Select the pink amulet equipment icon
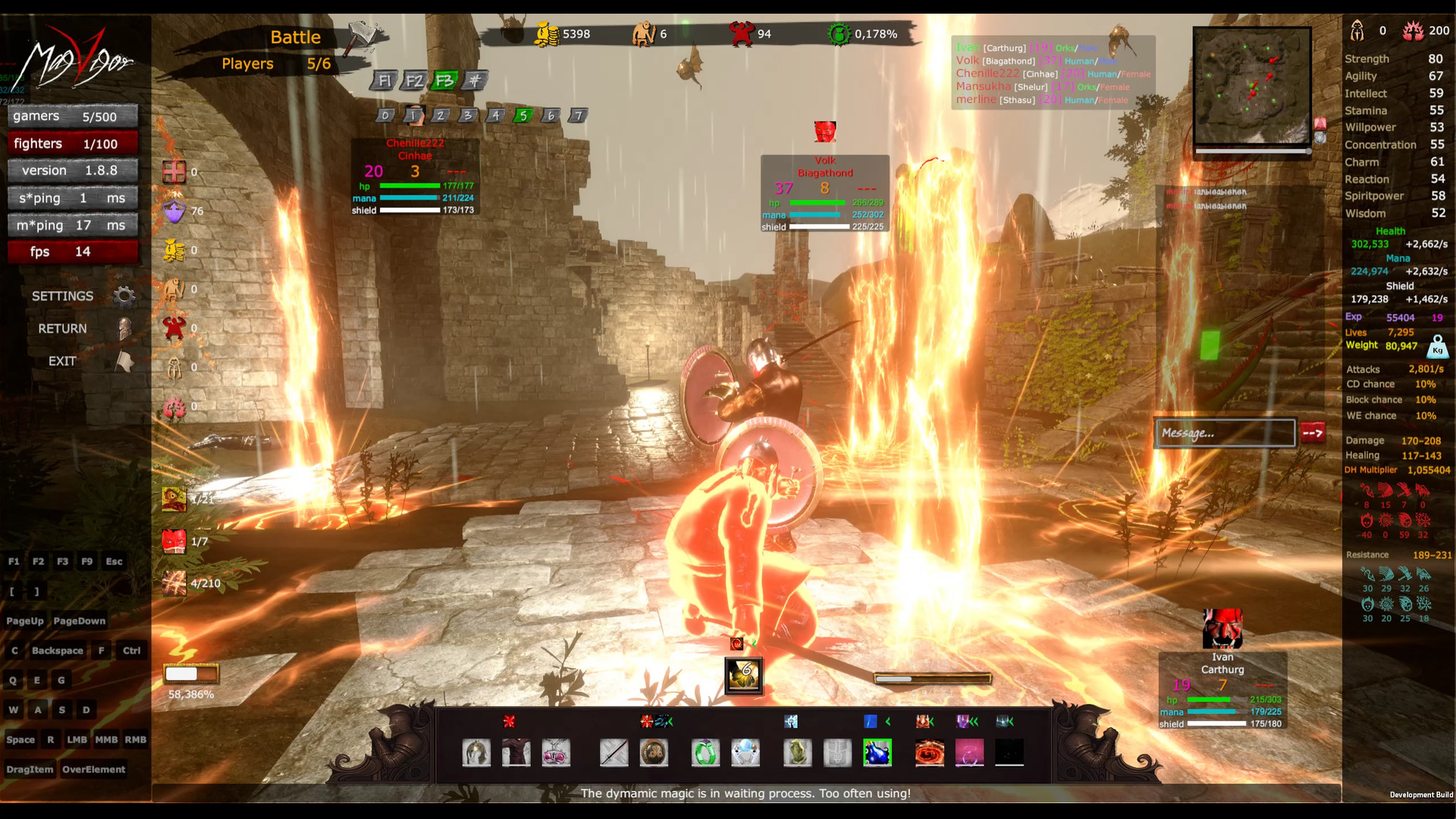 (557, 752)
